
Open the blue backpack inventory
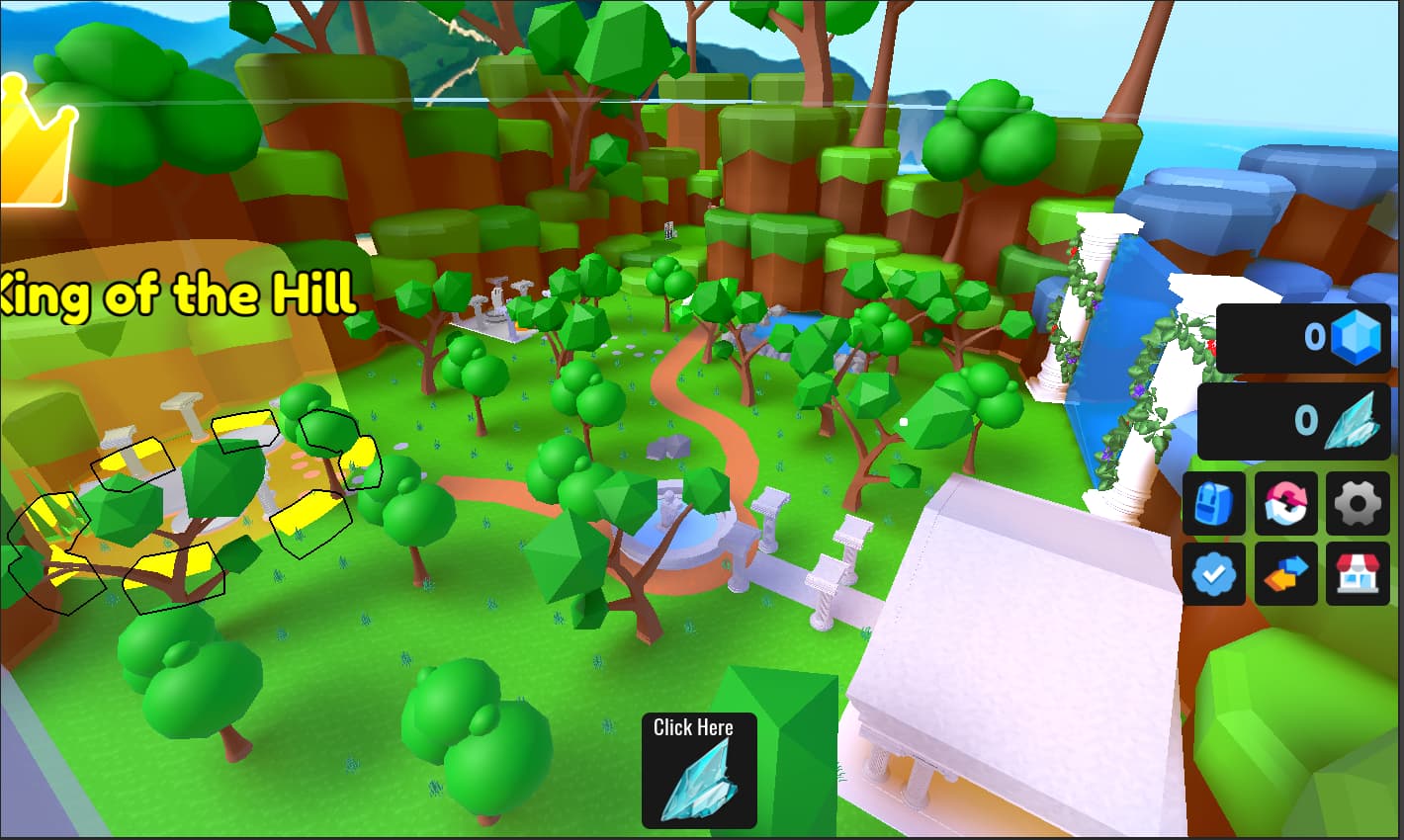pyautogui.click(x=1214, y=503)
